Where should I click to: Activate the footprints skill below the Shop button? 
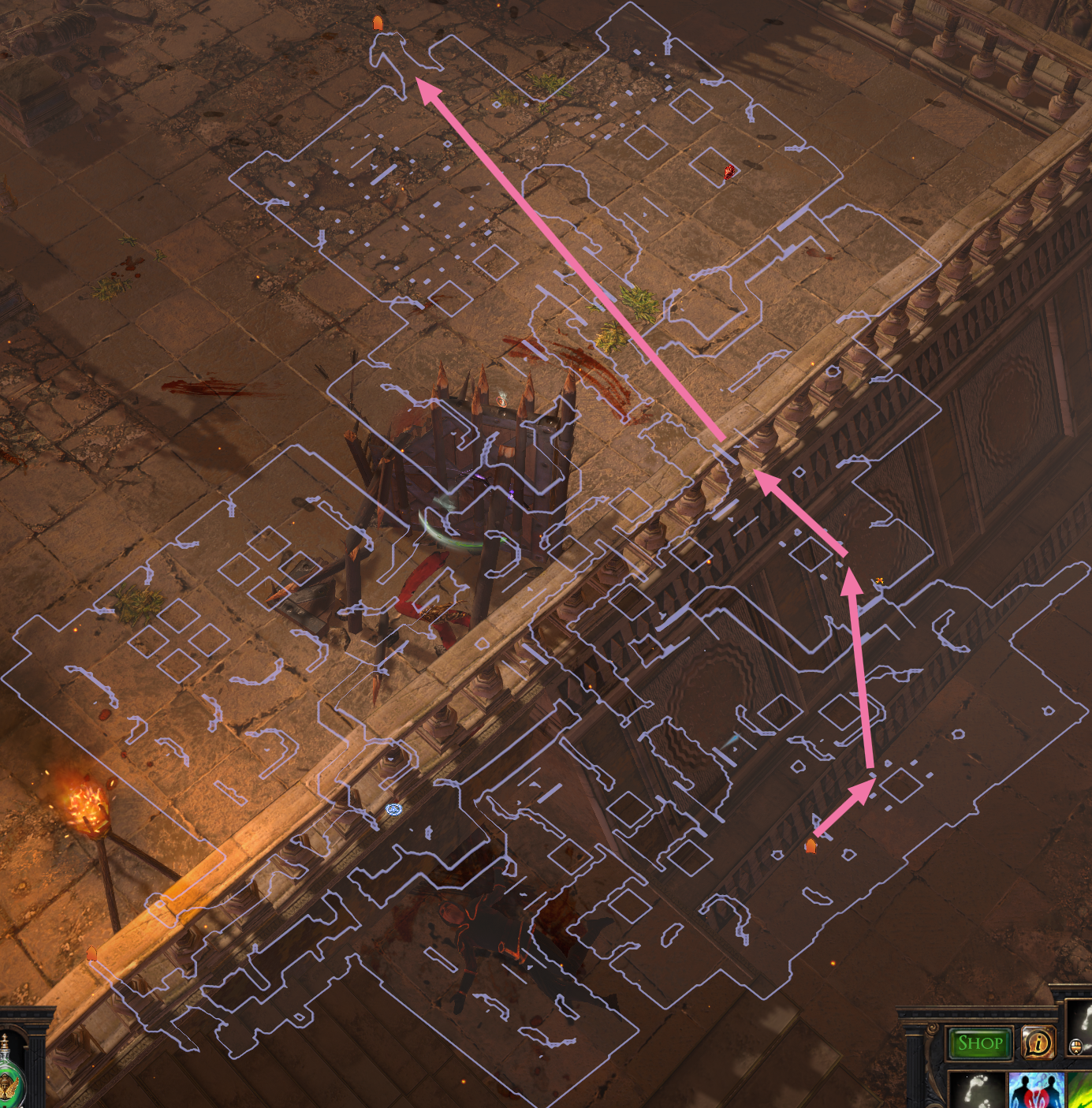[976, 1089]
